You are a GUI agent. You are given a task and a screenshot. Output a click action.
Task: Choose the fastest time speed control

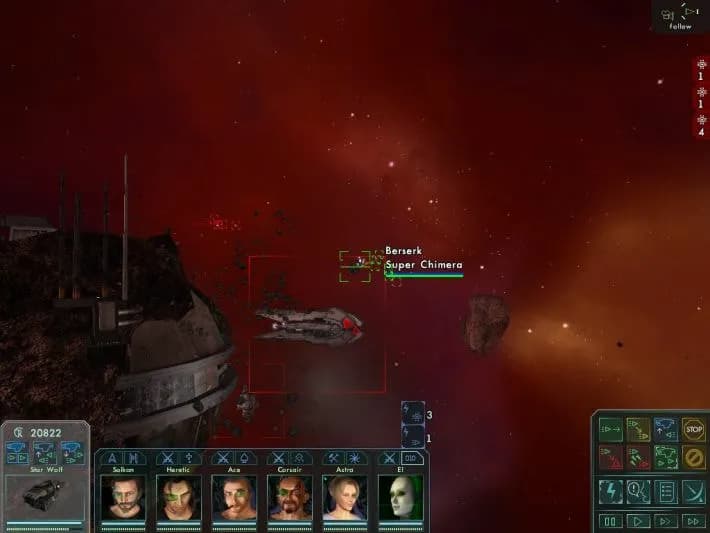pos(693,521)
